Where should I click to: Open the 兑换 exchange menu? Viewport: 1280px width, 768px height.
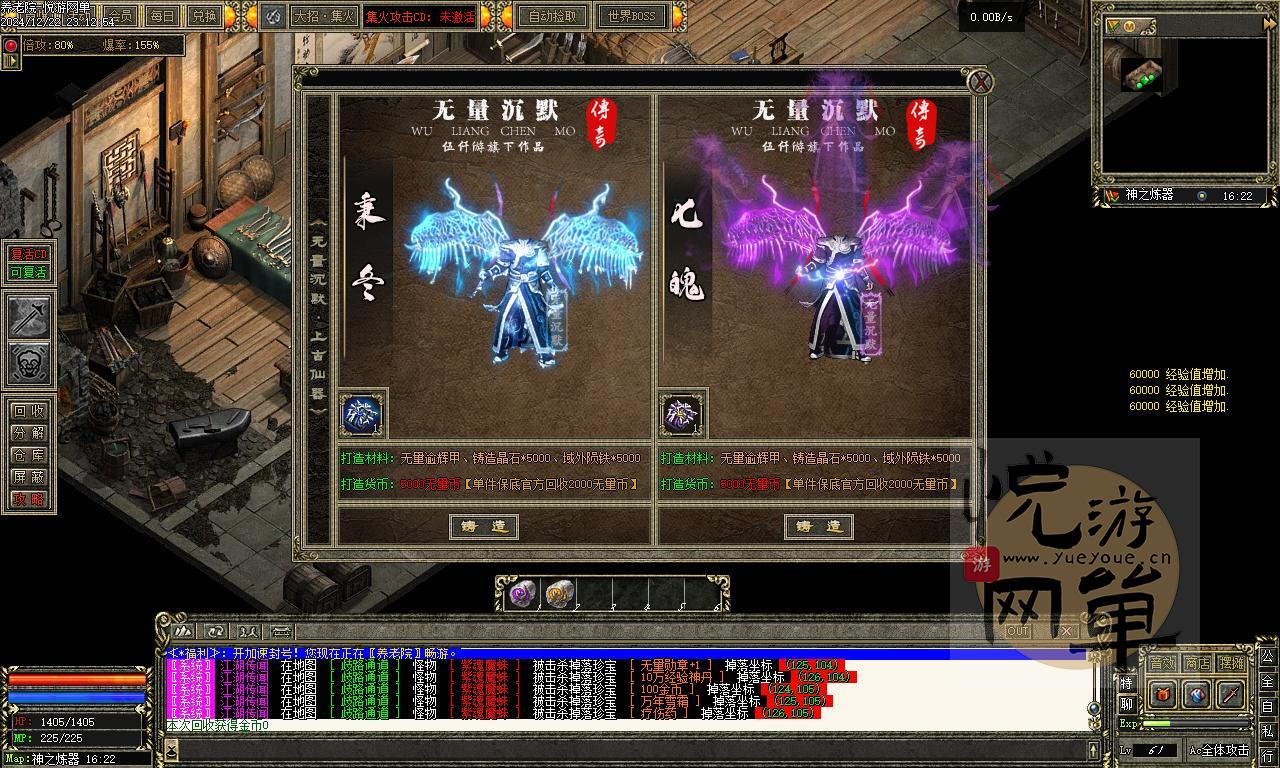(x=203, y=16)
